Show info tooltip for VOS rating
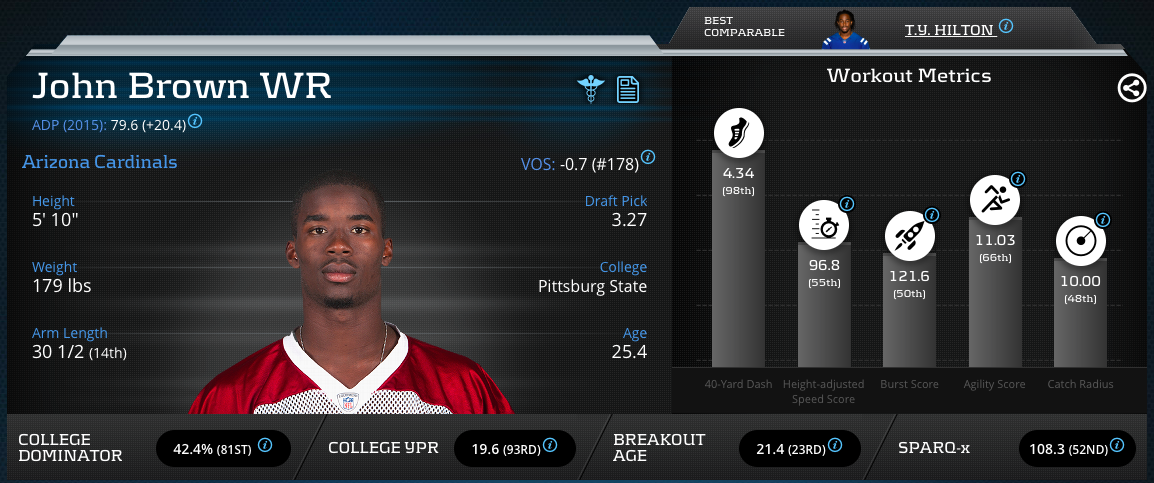Screen dimensions: 1154x483 [648, 157]
